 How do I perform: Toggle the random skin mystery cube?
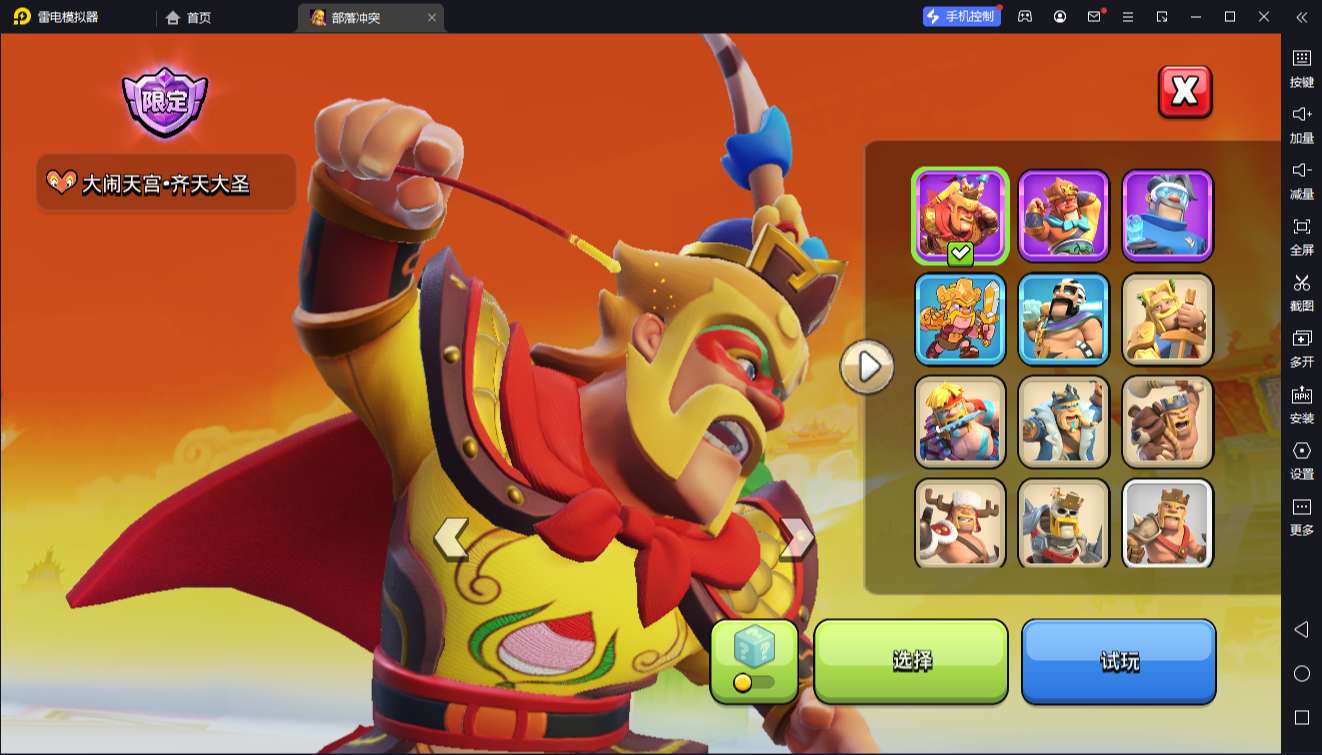coord(754,660)
